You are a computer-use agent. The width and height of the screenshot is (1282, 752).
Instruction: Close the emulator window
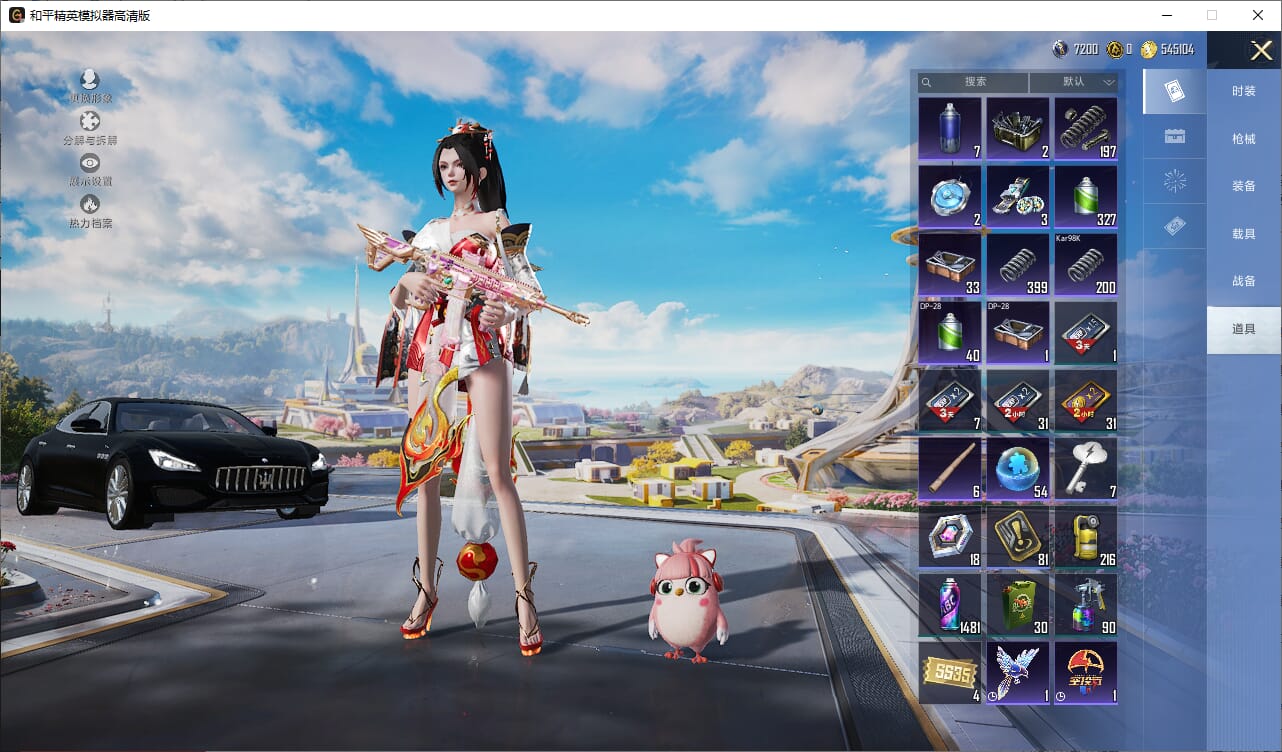(x=1258, y=15)
